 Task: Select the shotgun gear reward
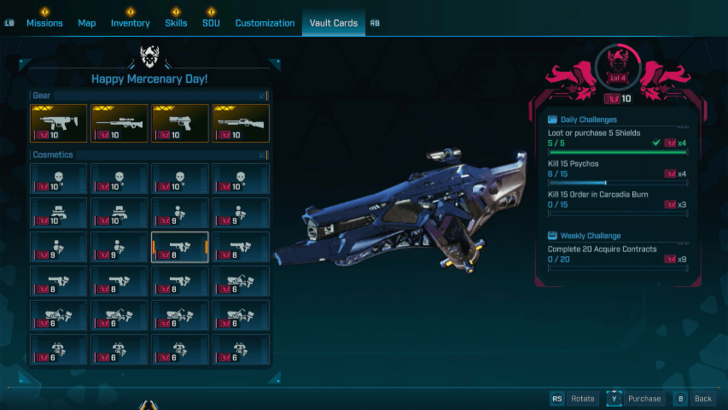(x=240, y=123)
